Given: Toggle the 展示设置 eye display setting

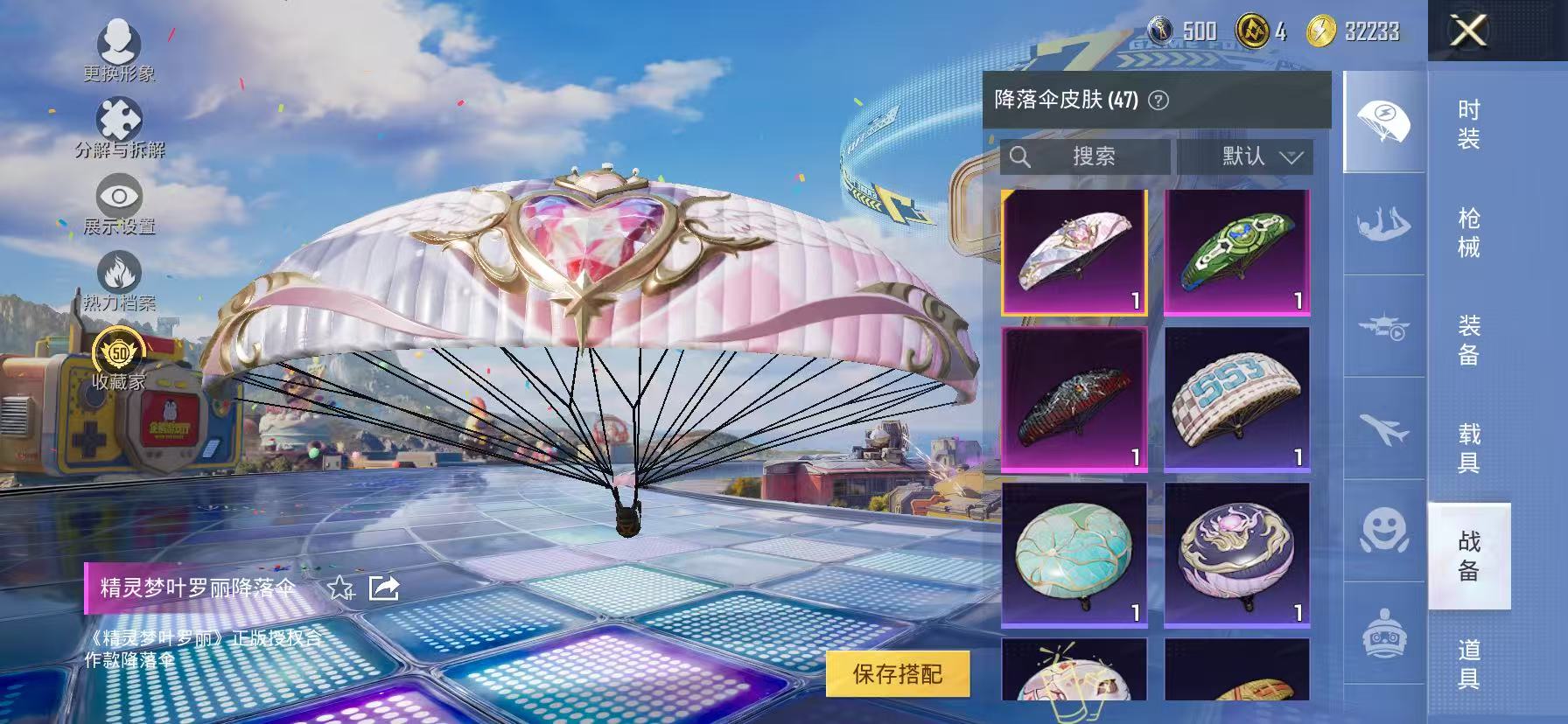Looking at the screenshot, I should [121, 197].
